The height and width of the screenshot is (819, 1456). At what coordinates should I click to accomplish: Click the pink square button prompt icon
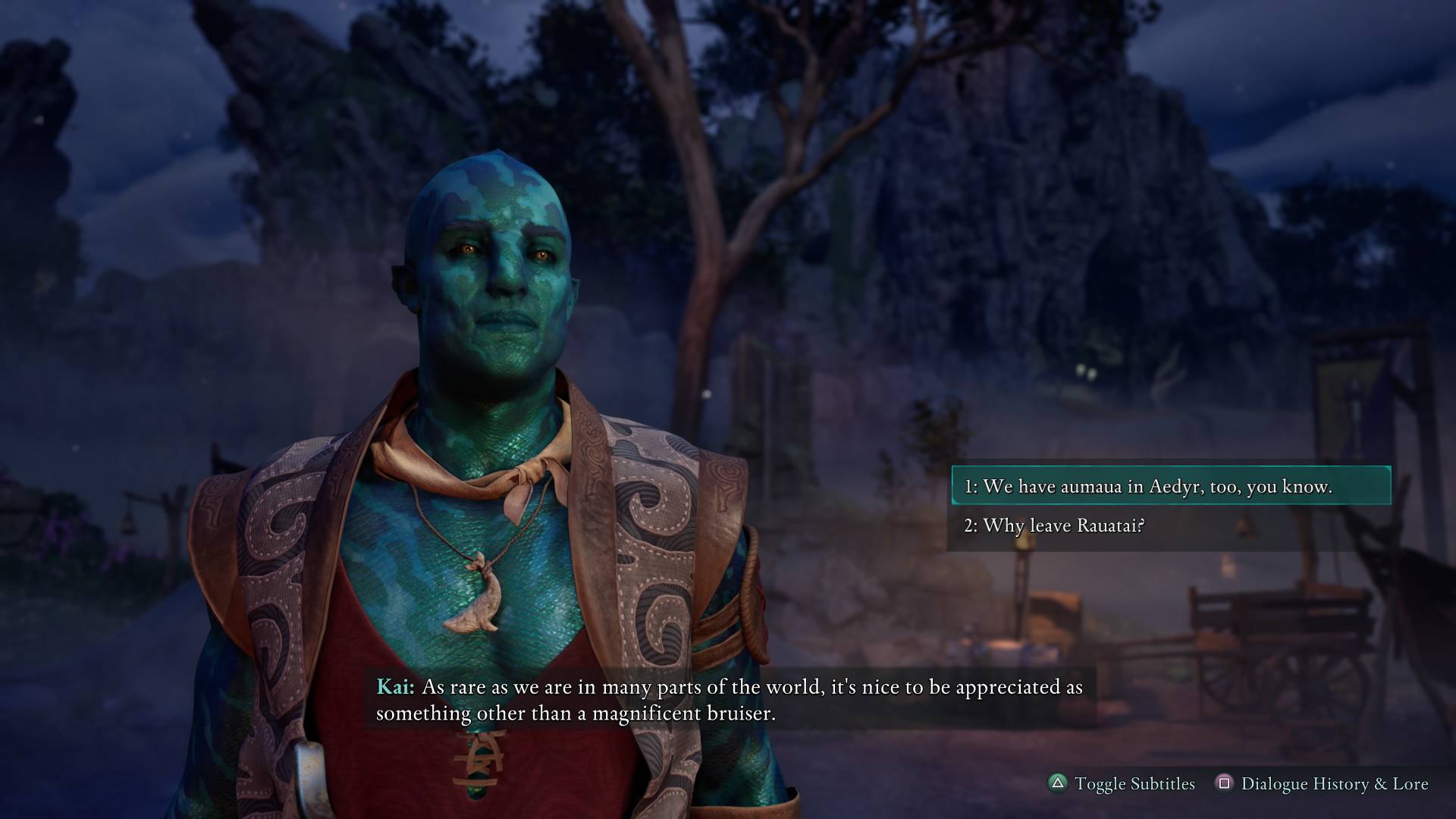[1224, 784]
